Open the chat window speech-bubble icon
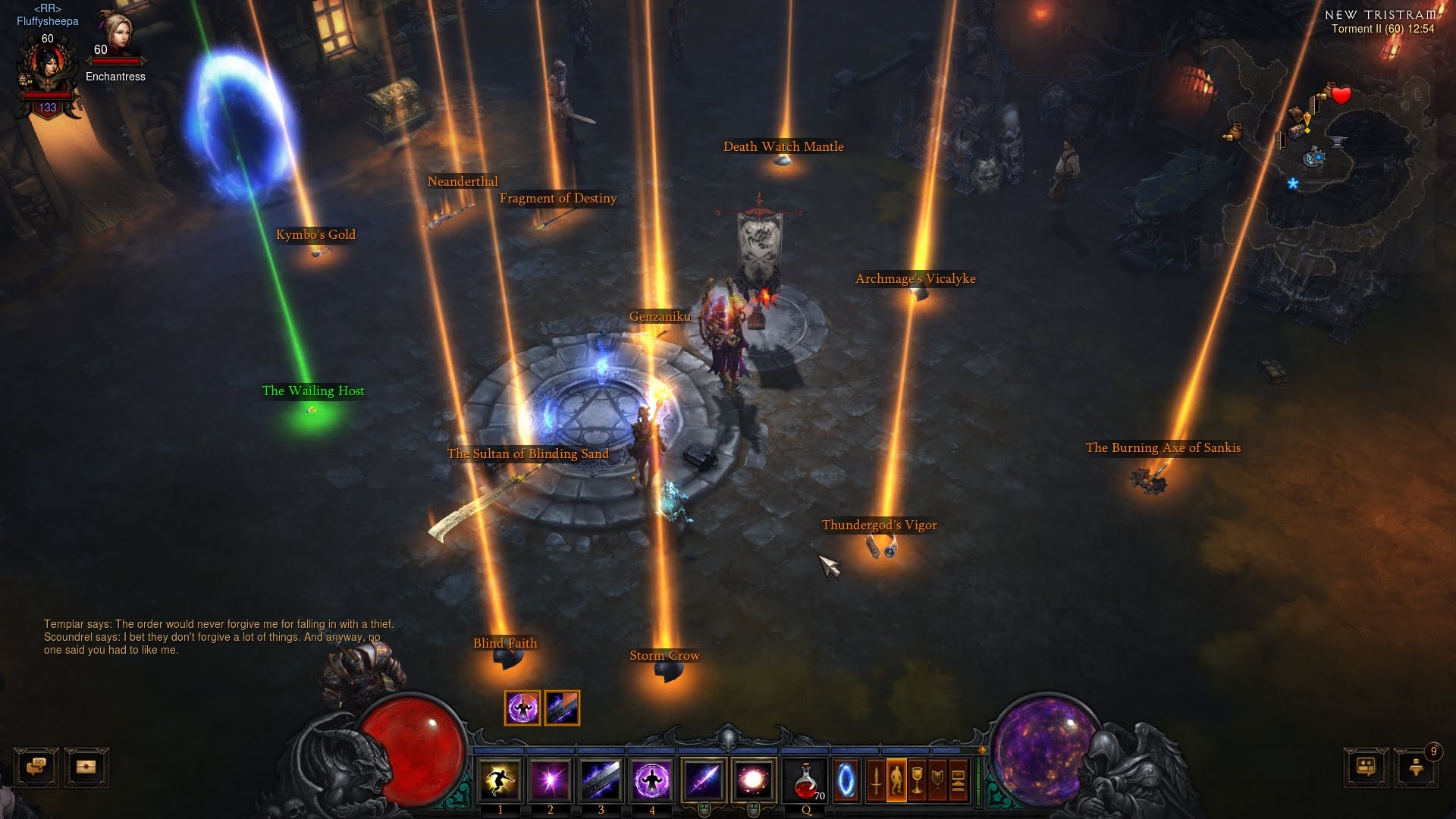Viewport: 1456px width, 819px height. (35, 767)
